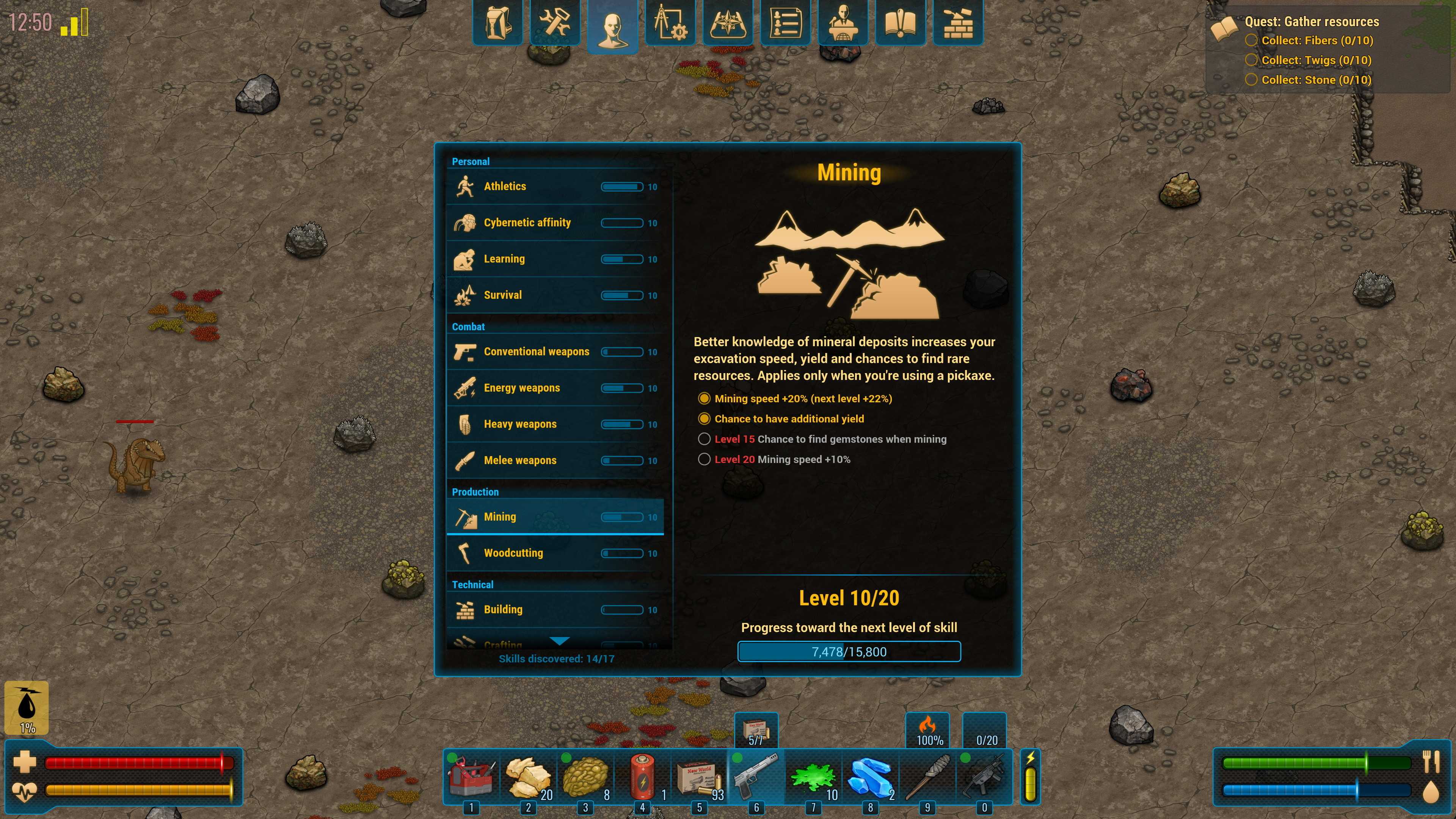Switch to the Woodcutting skill entry
The width and height of the screenshot is (1456, 819).
click(x=555, y=553)
